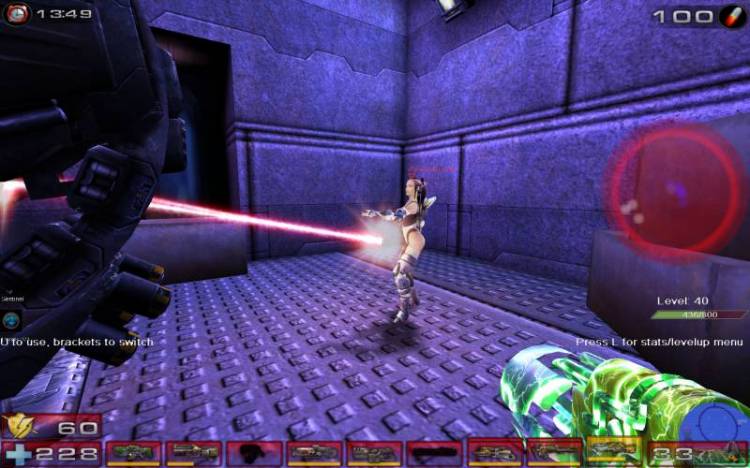
Task: Choose the yellow highlighted weapon slot
Action: coord(614,452)
